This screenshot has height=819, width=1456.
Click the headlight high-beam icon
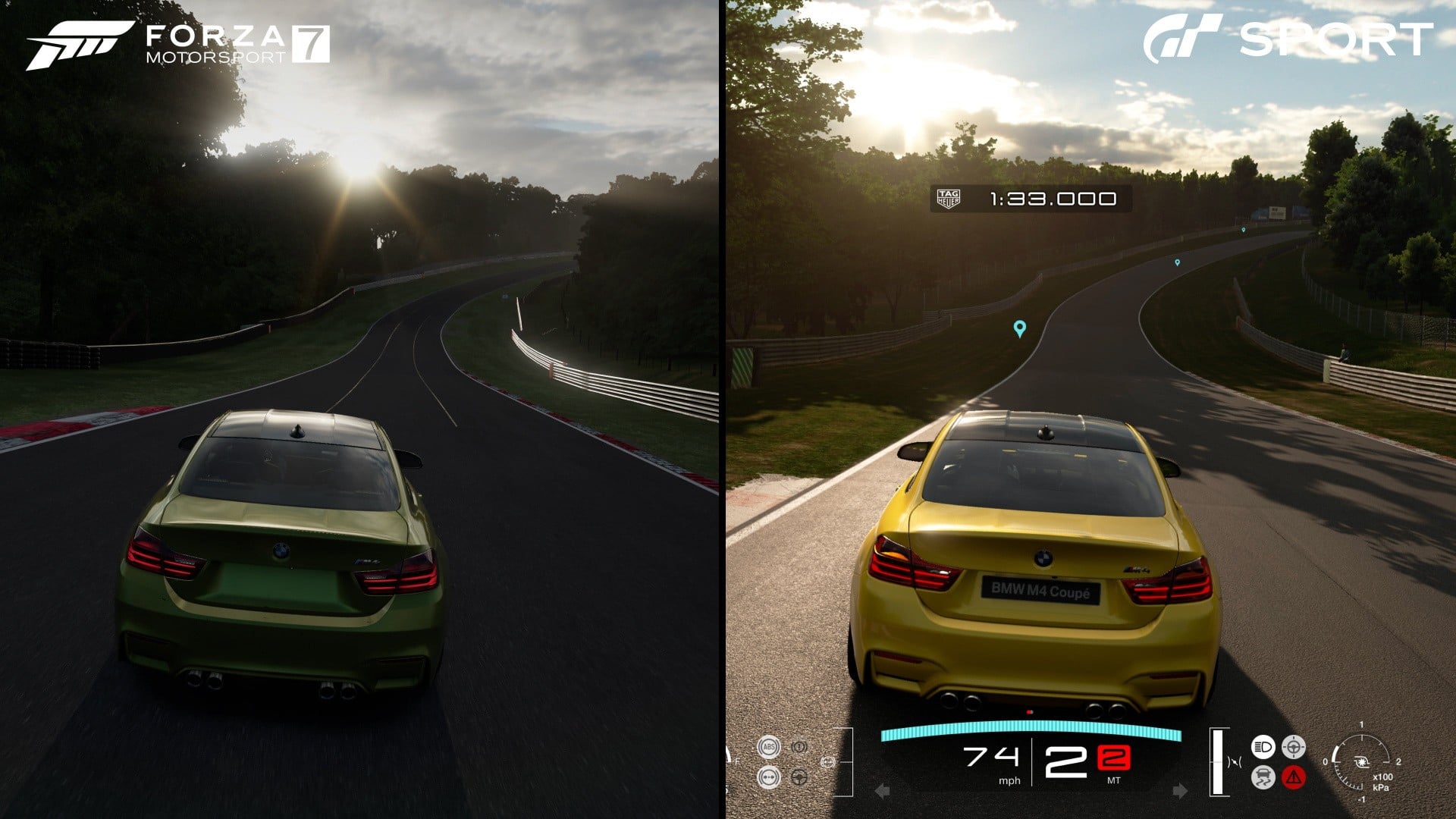pos(1263,747)
